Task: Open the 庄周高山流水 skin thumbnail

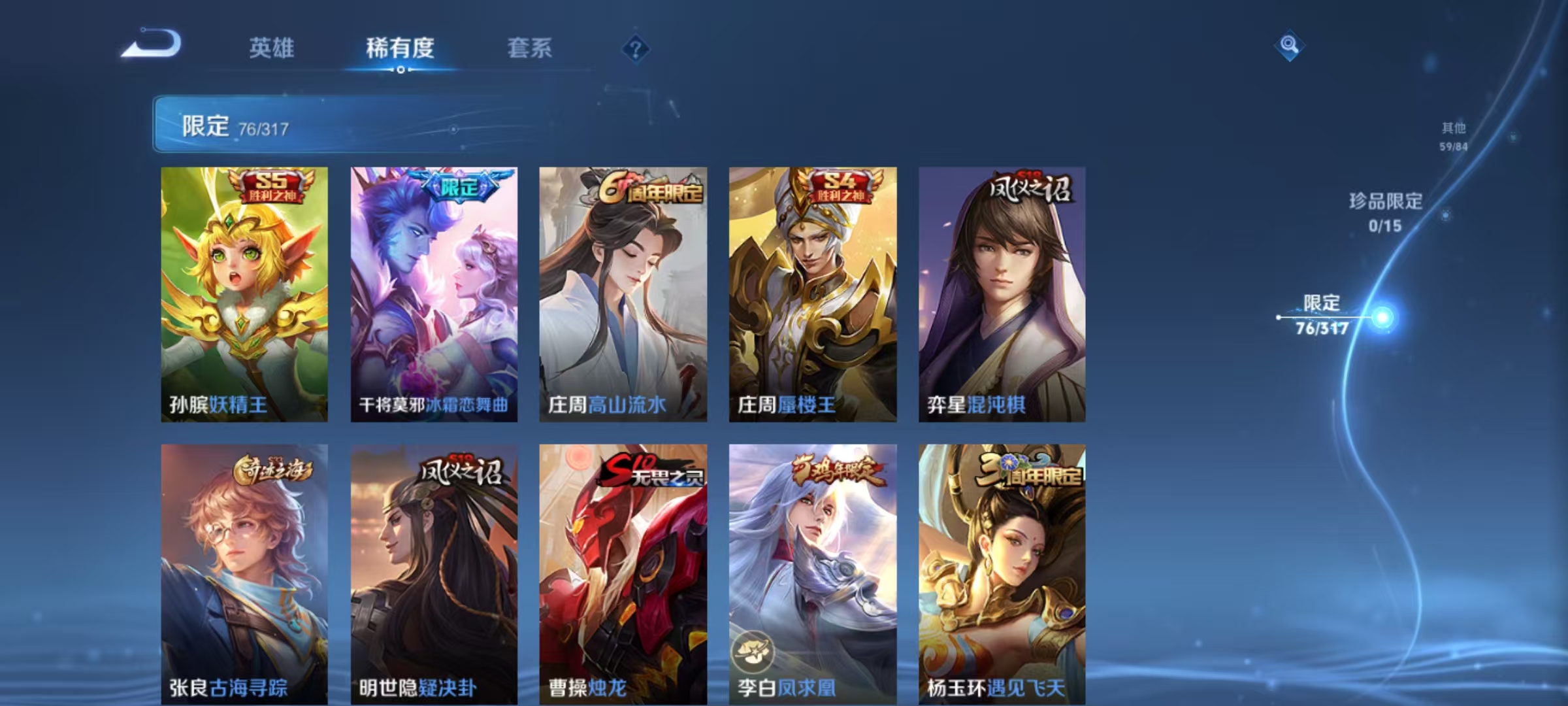Action: pyautogui.click(x=621, y=294)
